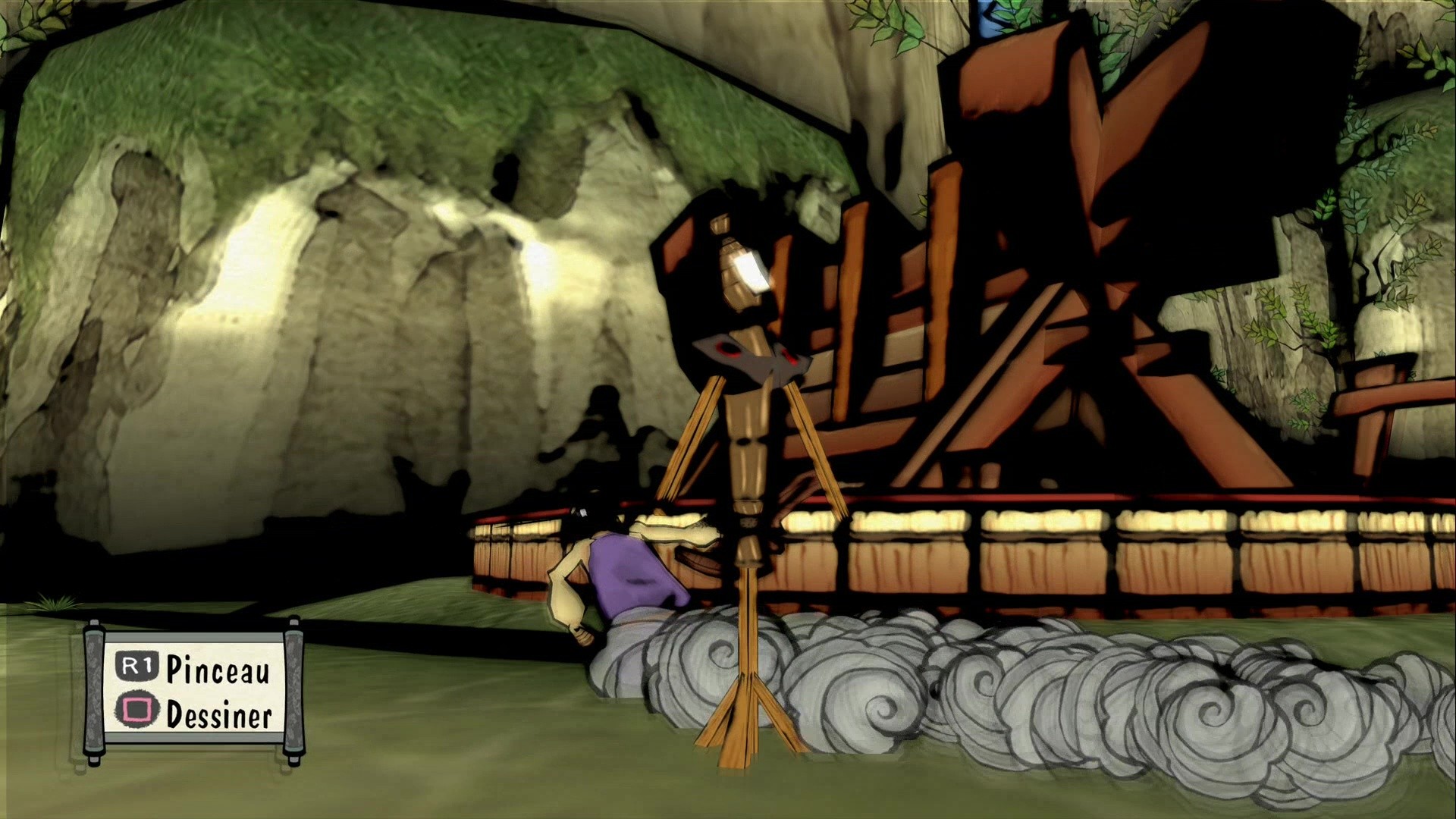Click the blue banner at the top edge
Image resolution: width=1456 pixels, height=819 pixels.
(x=991, y=15)
